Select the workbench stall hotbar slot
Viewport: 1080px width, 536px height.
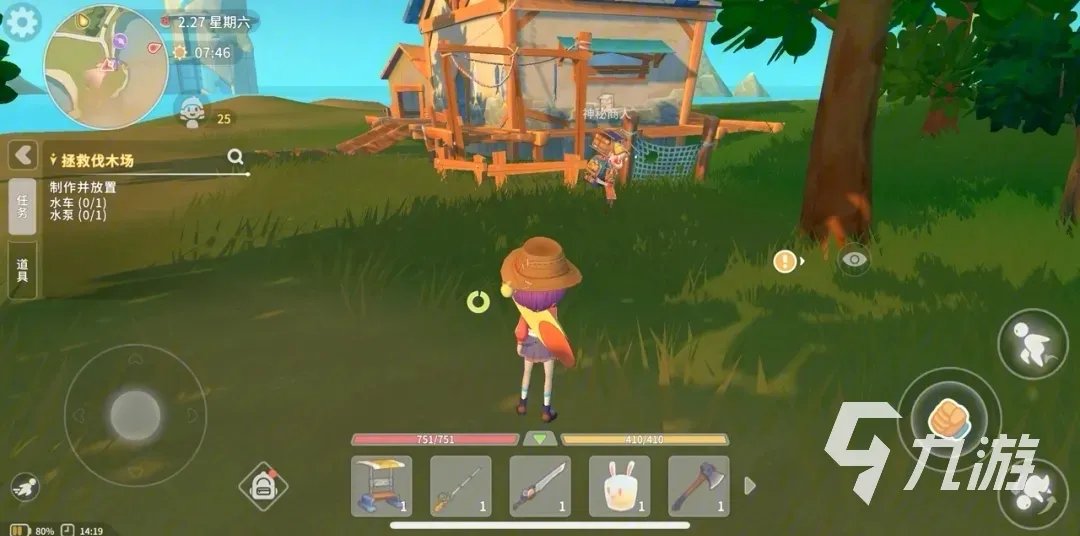tap(381, 486)
